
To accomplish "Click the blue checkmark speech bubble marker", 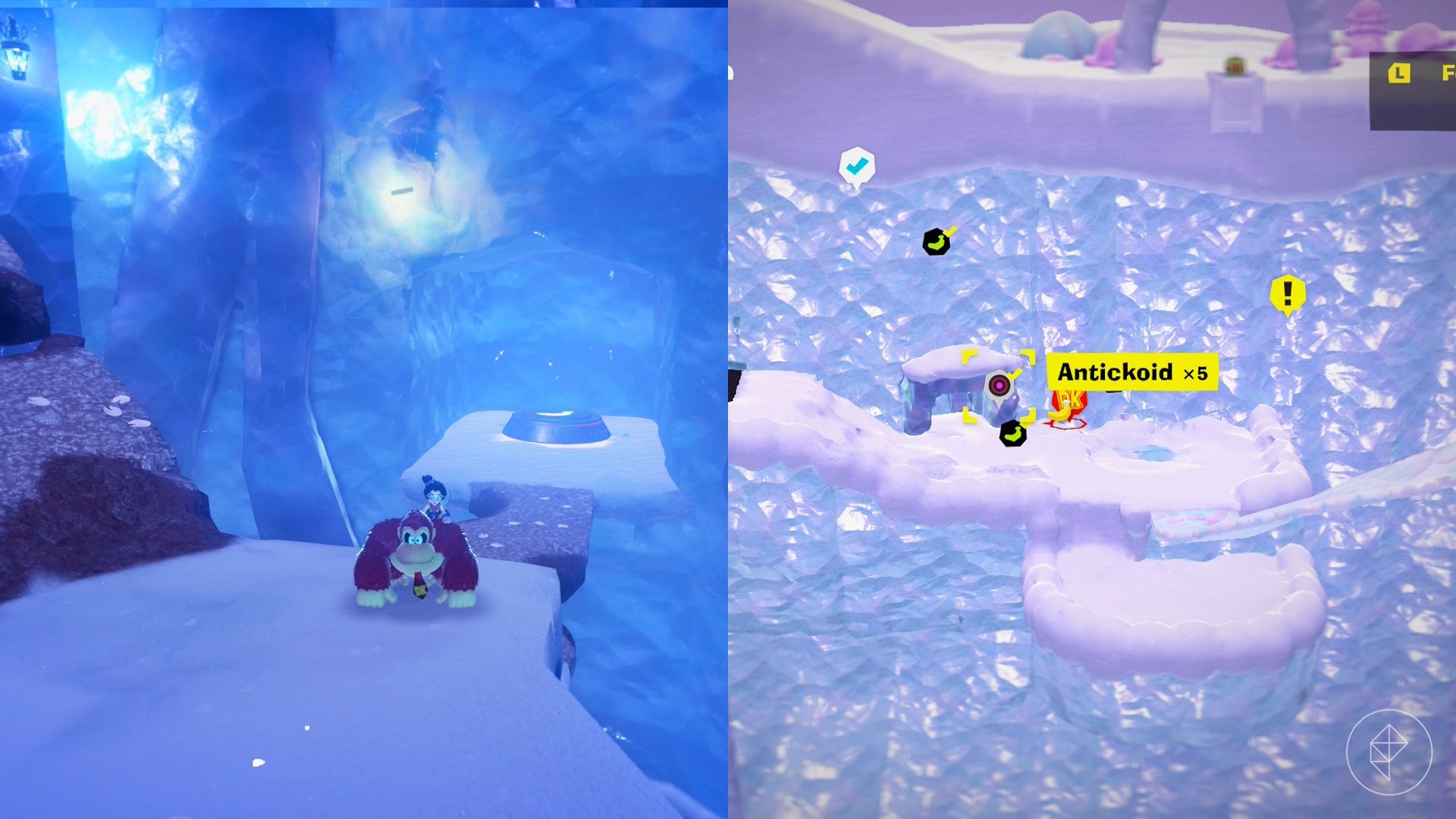I will pos(856,165).
